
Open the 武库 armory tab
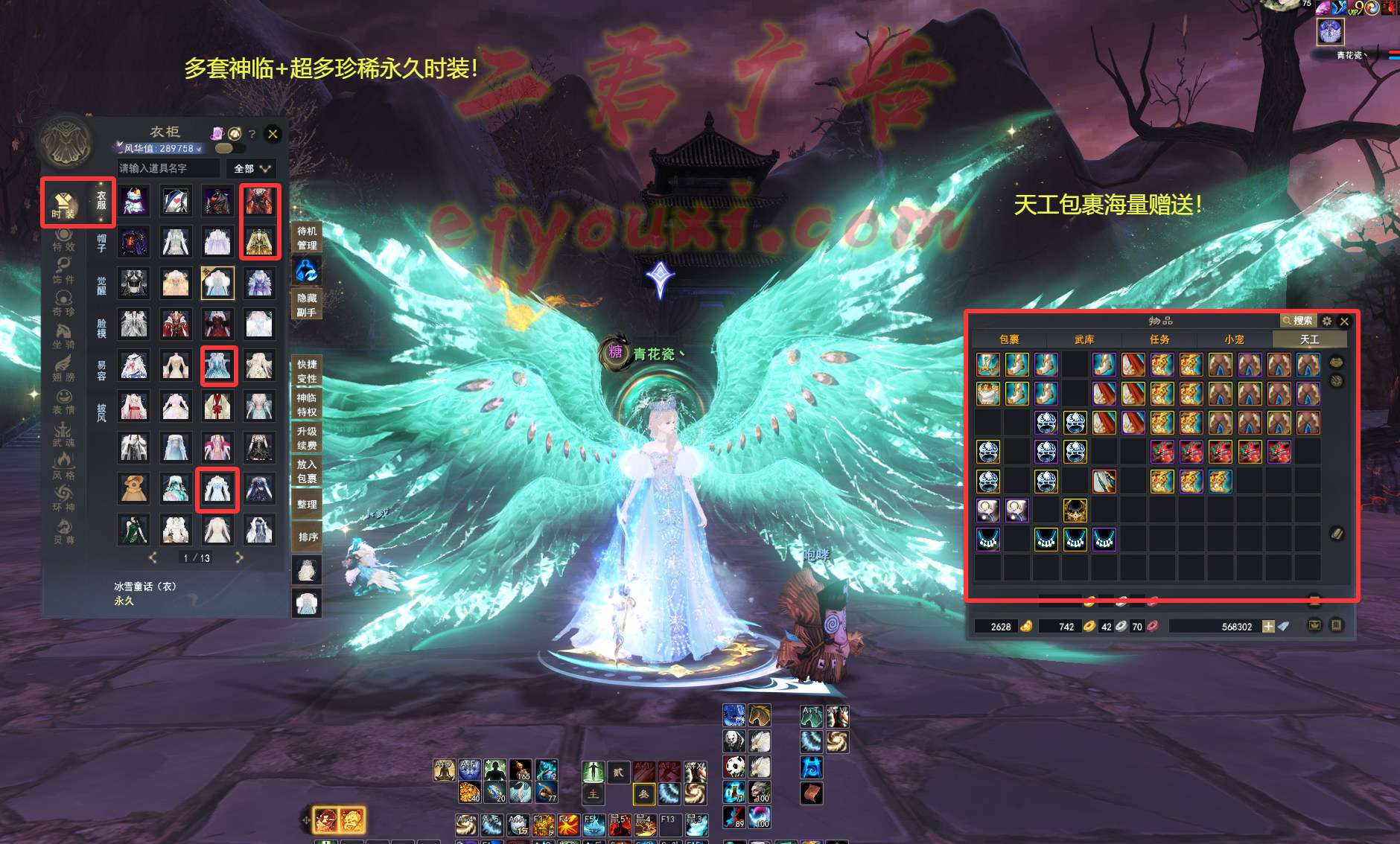point(1084,339)
